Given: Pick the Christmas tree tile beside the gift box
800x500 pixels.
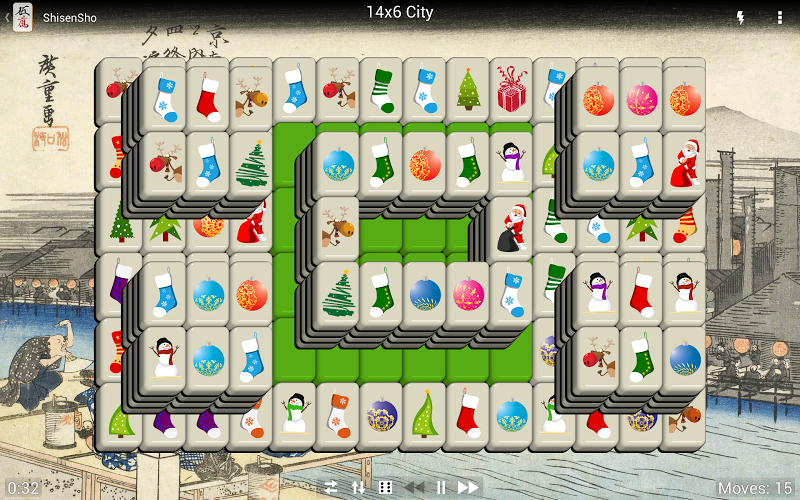Looking at the screenshot, I should tap(467, 89).
